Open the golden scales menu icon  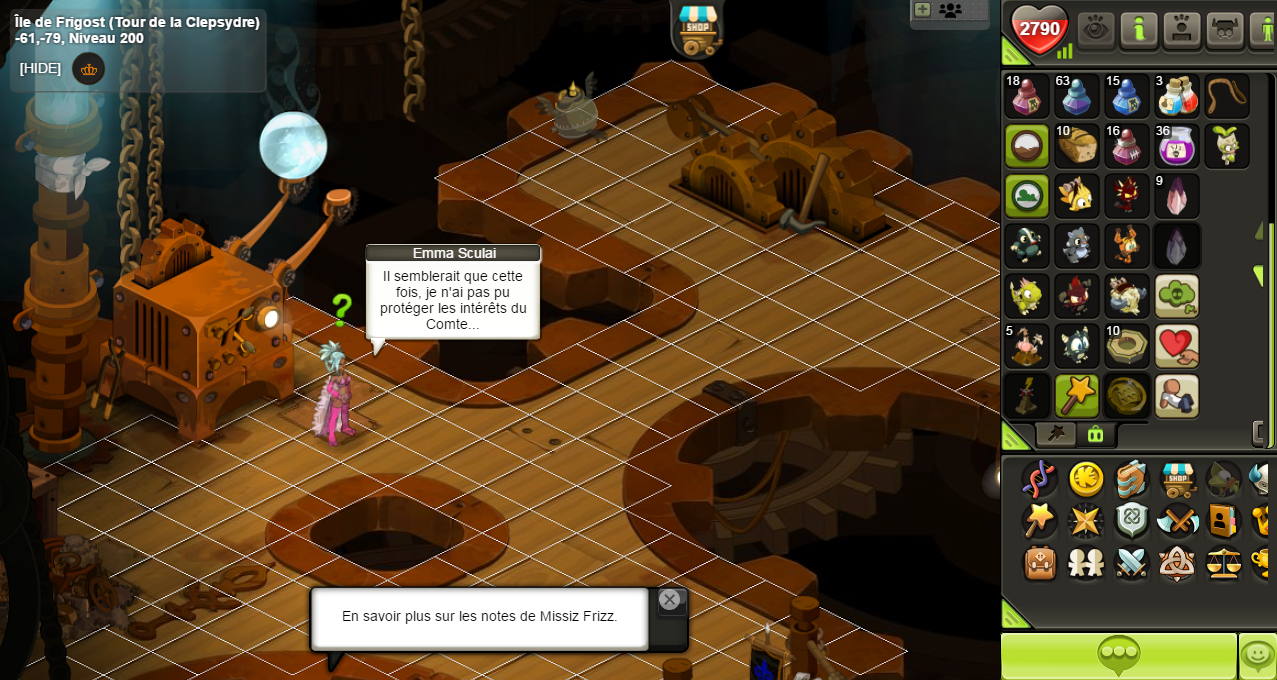coord(1224,563)
